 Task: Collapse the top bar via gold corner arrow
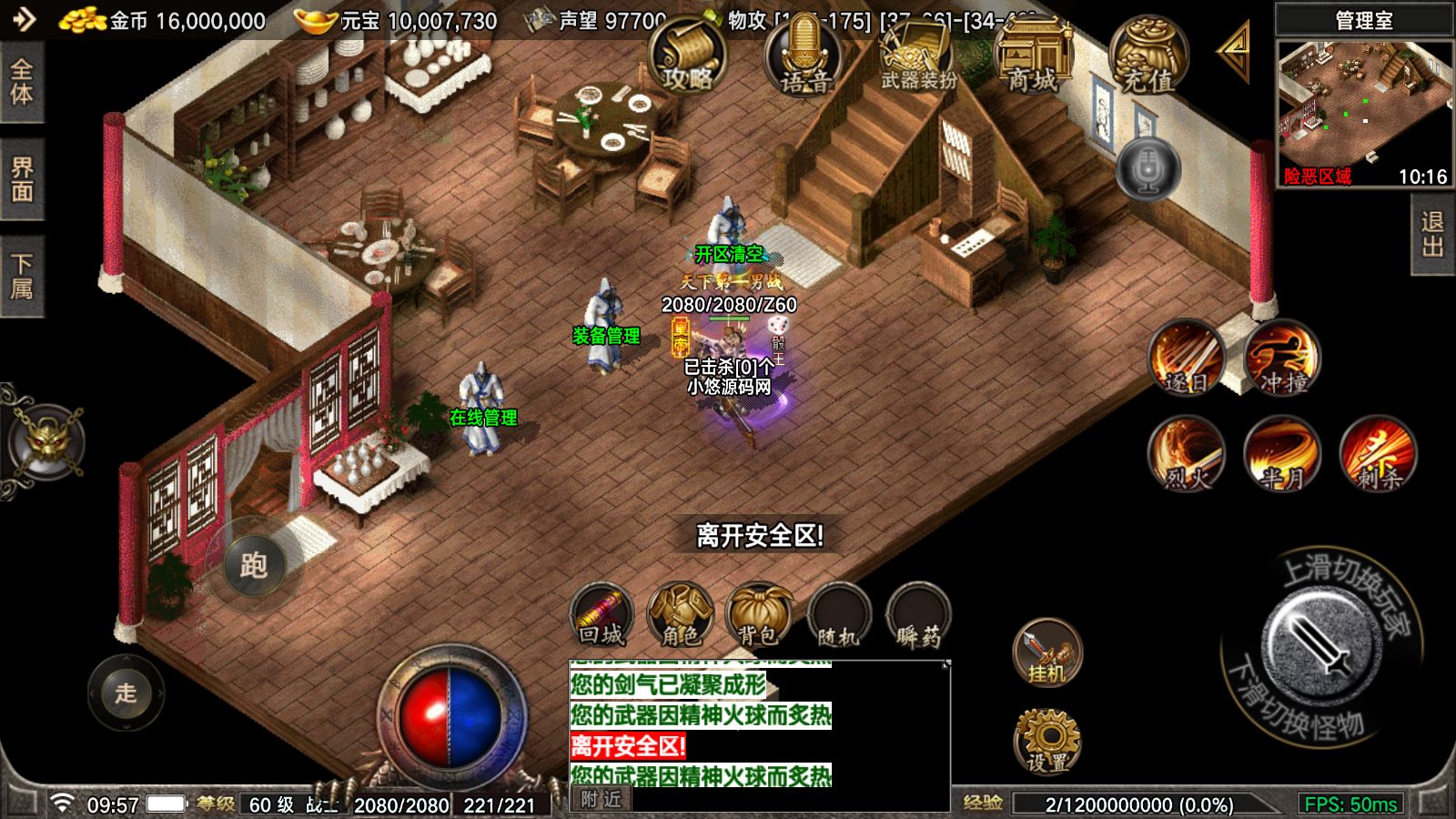(x=1234, y=52)
